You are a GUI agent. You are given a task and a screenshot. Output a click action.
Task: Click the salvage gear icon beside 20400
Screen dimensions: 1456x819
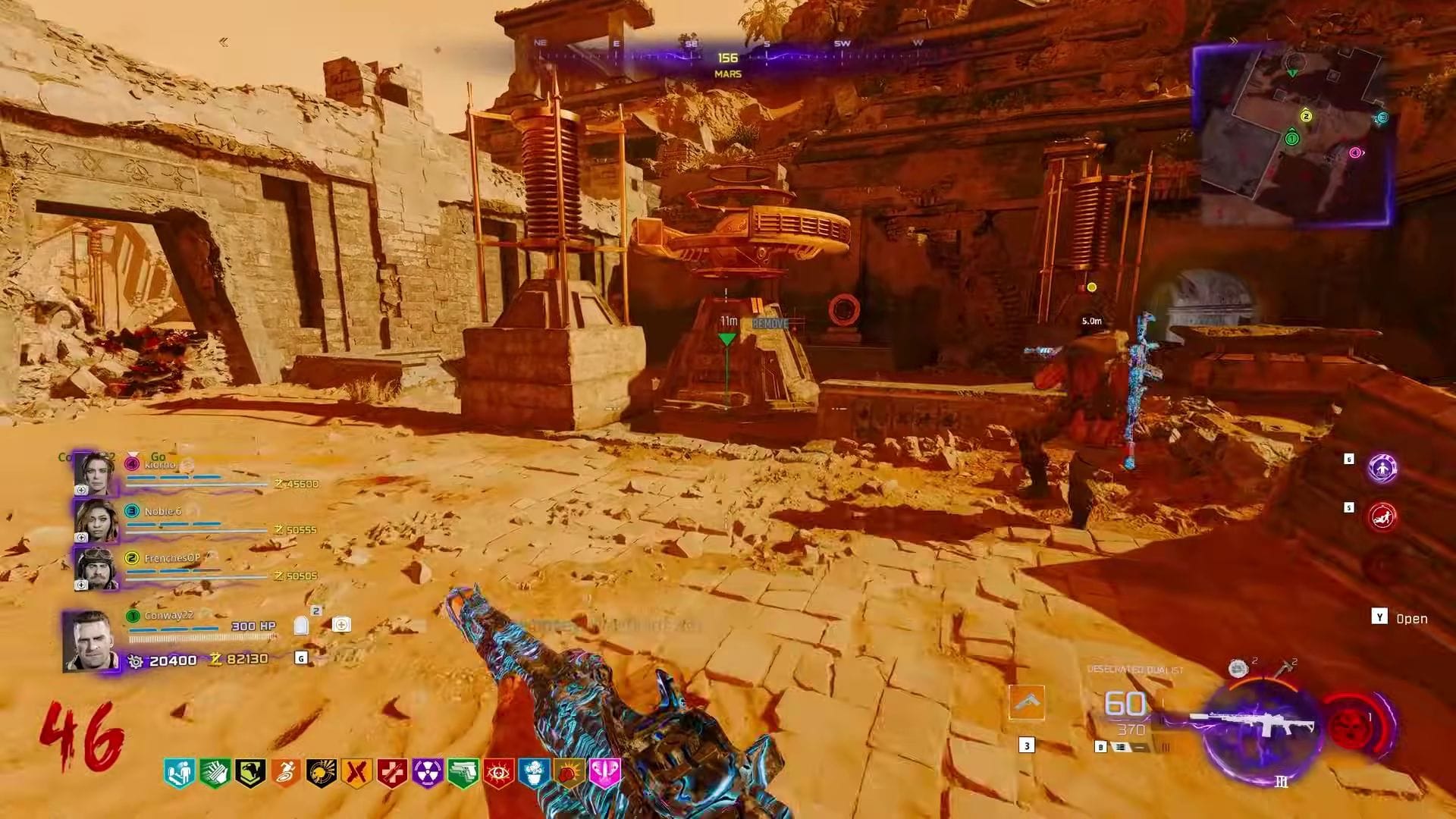[135, 661]
